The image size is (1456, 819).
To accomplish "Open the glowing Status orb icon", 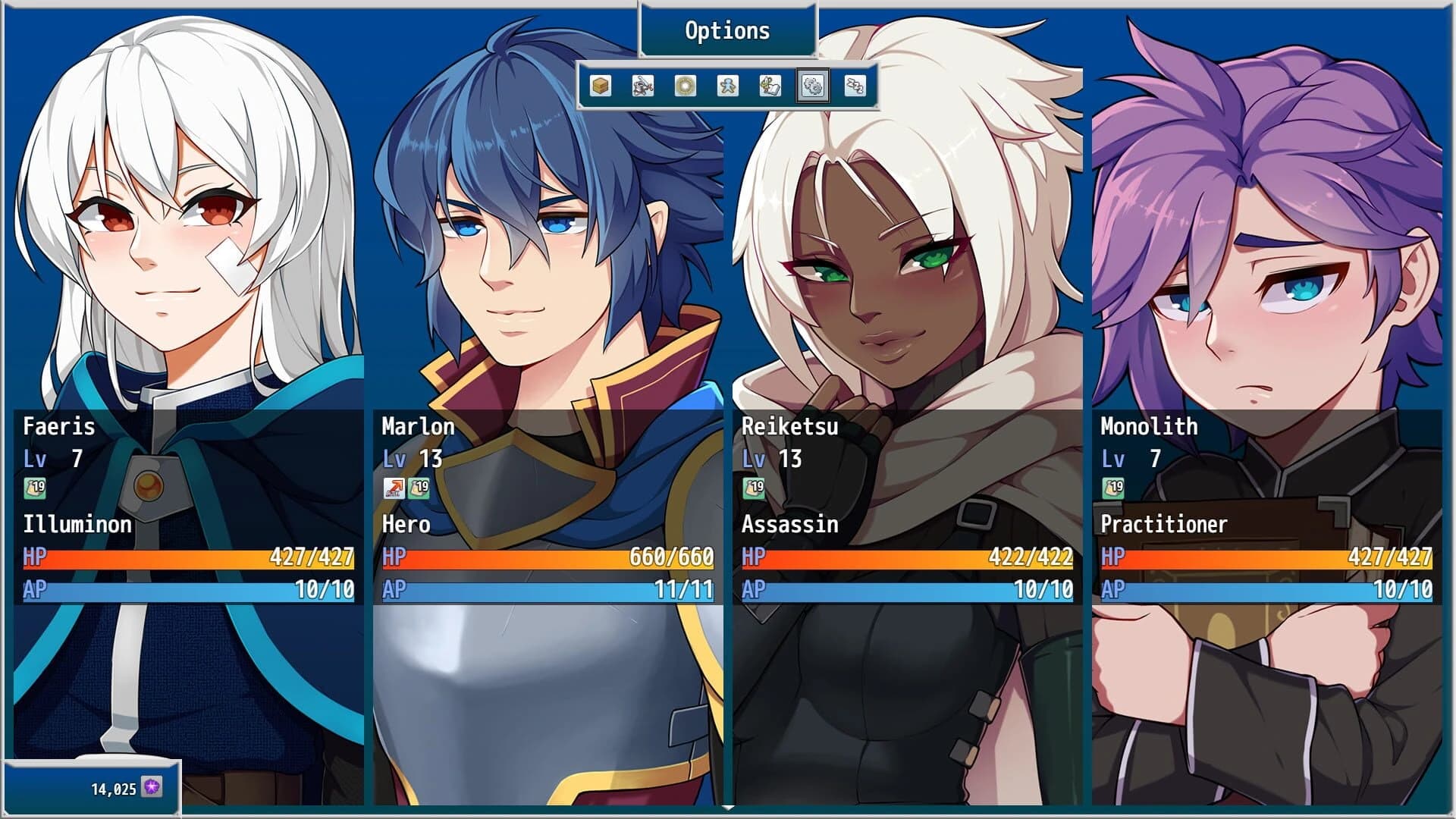I will 683,86.
